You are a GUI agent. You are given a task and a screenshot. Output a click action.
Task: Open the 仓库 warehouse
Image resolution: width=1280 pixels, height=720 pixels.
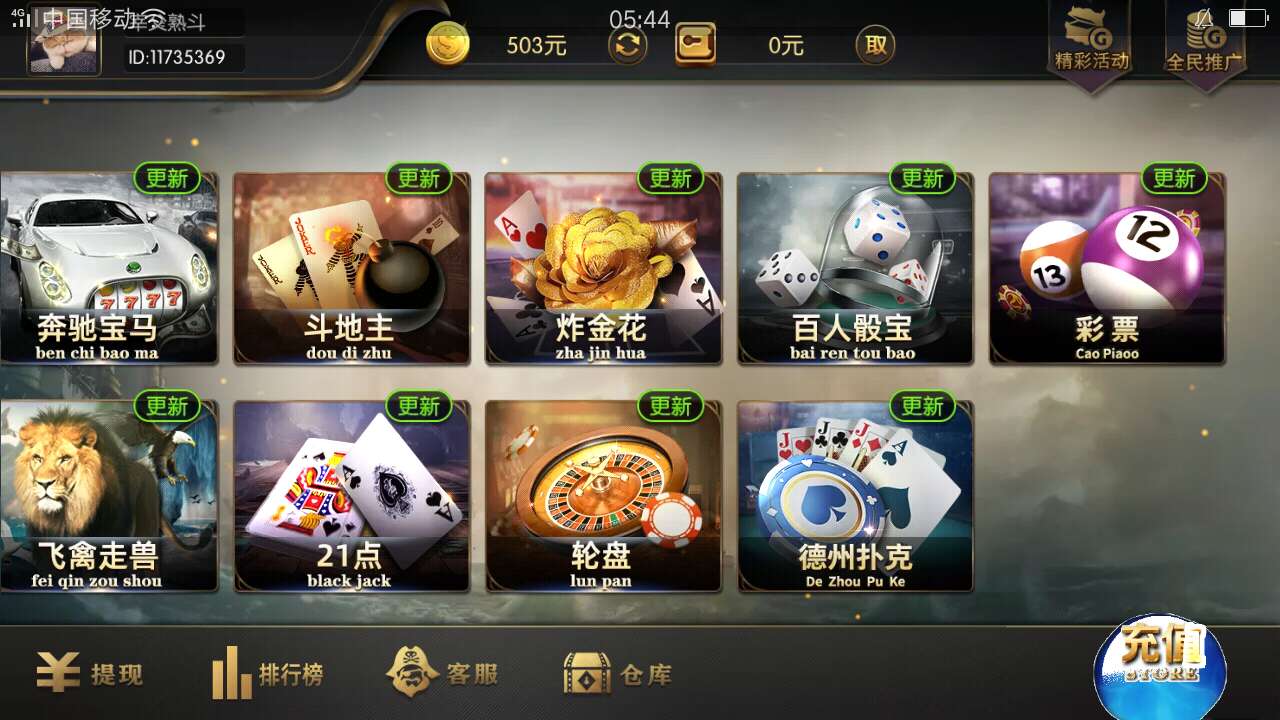(617, 675)
